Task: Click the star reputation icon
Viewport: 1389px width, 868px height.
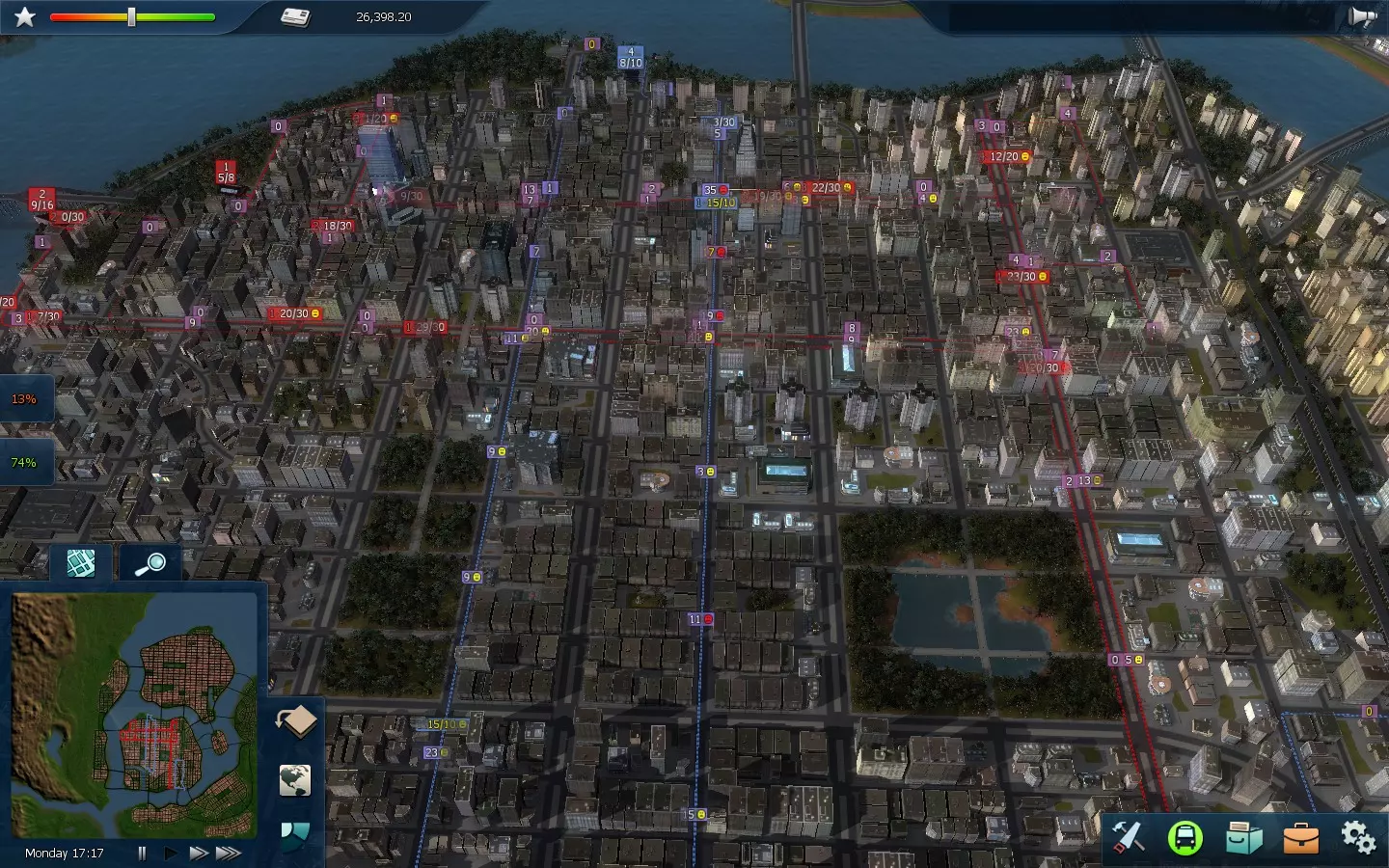Action: coord(25,17)
